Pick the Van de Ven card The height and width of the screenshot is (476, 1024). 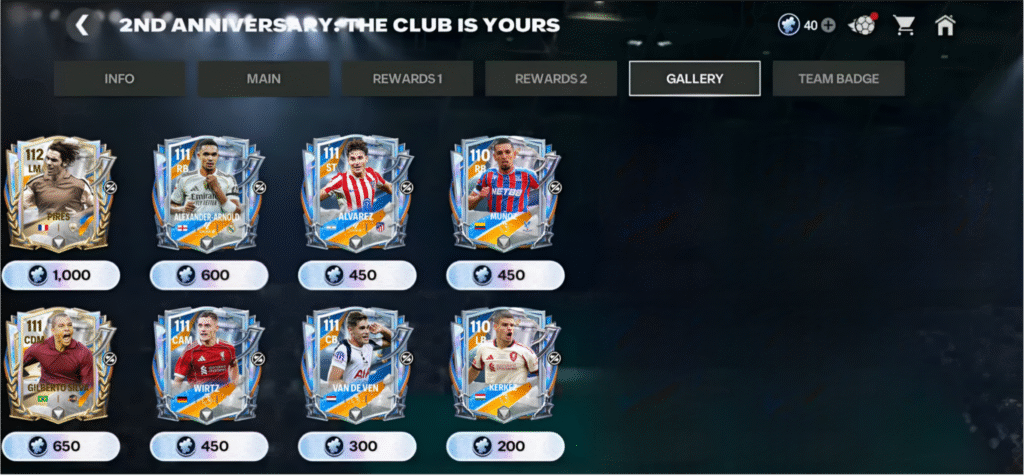[357, 365]
